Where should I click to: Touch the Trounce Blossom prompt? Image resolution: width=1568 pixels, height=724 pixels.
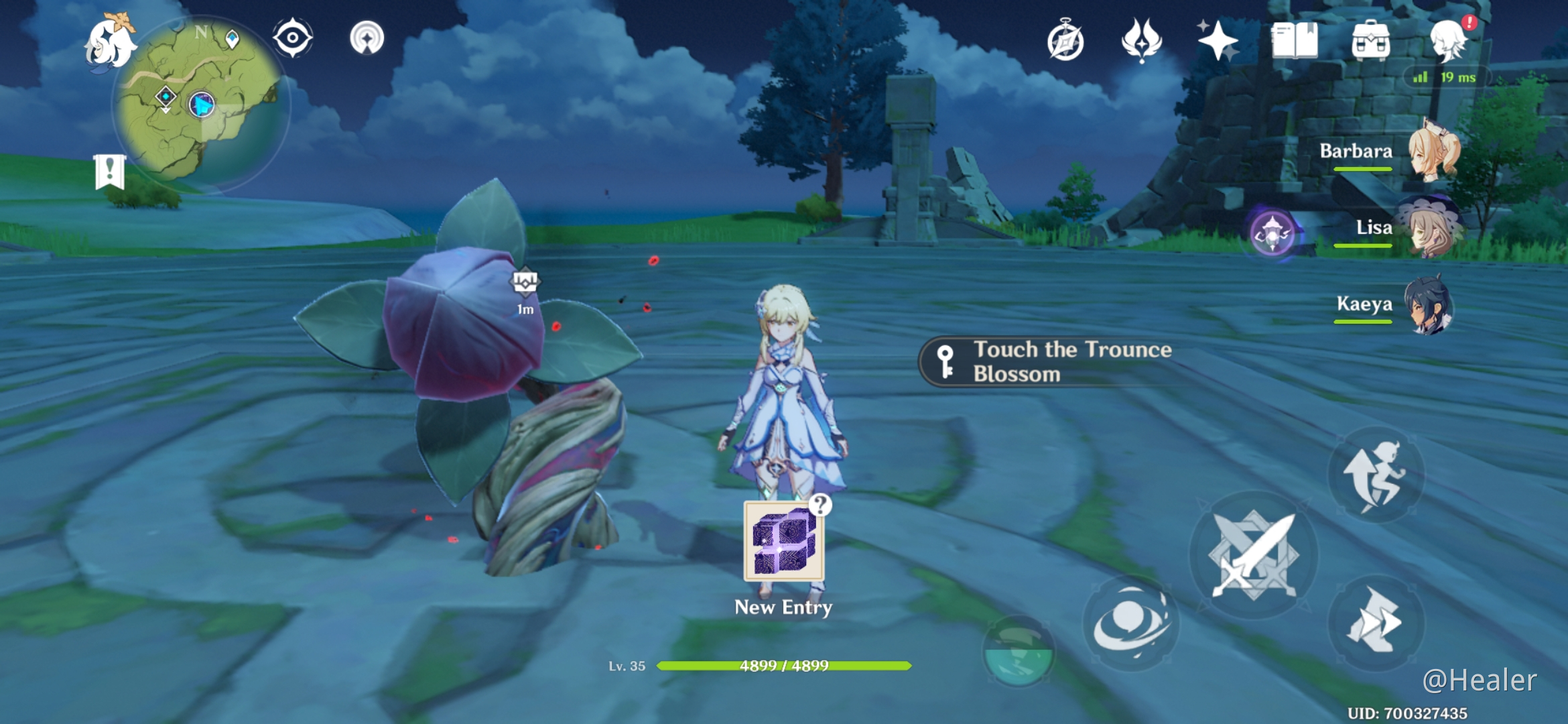pyautogui.click(x=1049, y=362)
